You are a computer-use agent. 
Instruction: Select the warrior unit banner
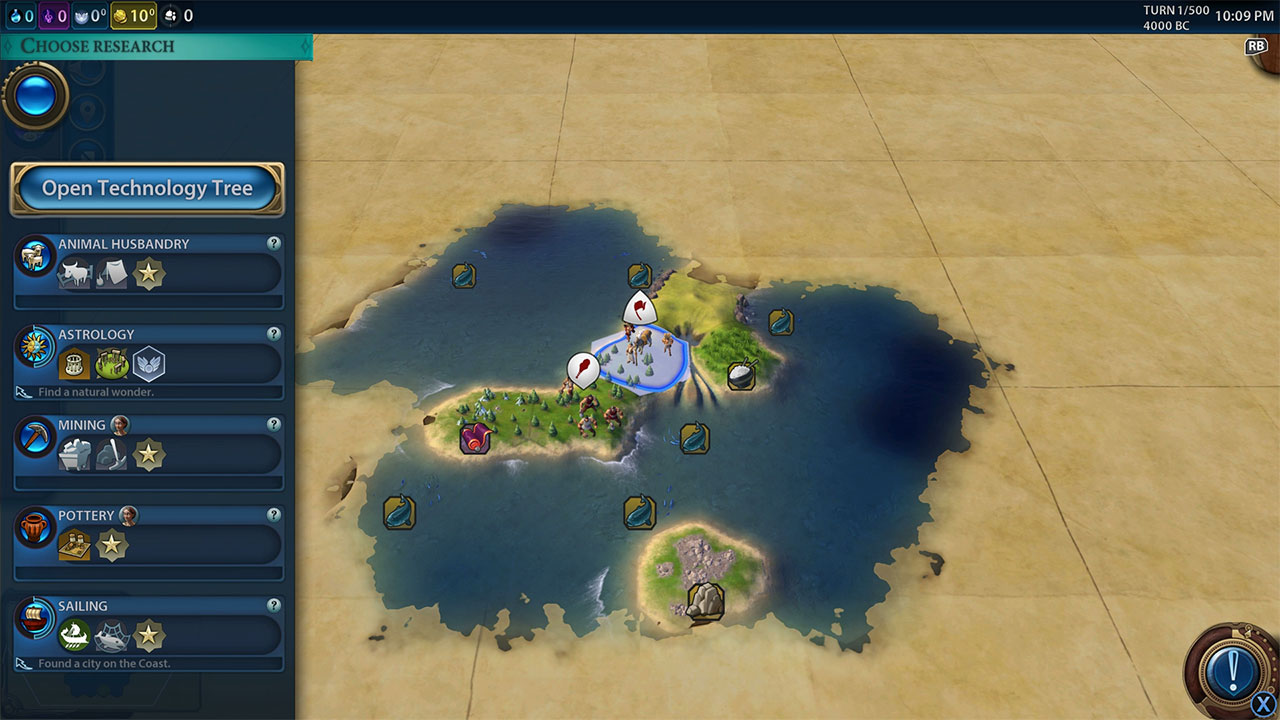pyautogui.click(x=582, y=369)
